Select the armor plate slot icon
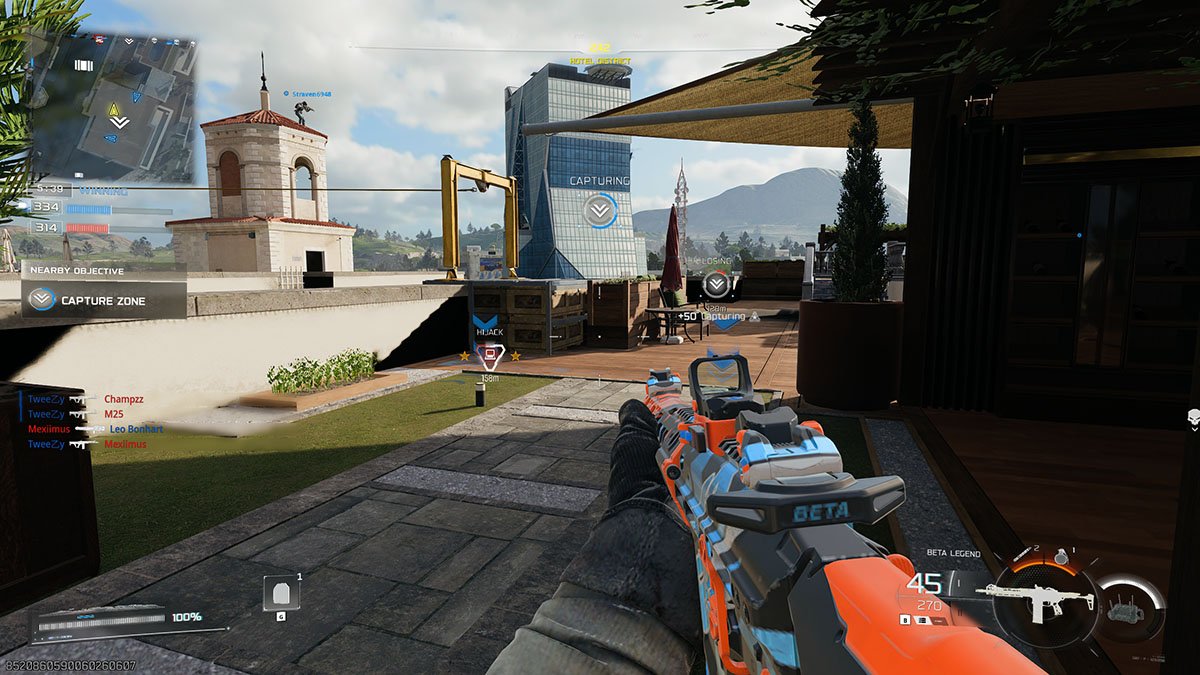This screenshot has height=675, width=1200. tap(280, 593)
